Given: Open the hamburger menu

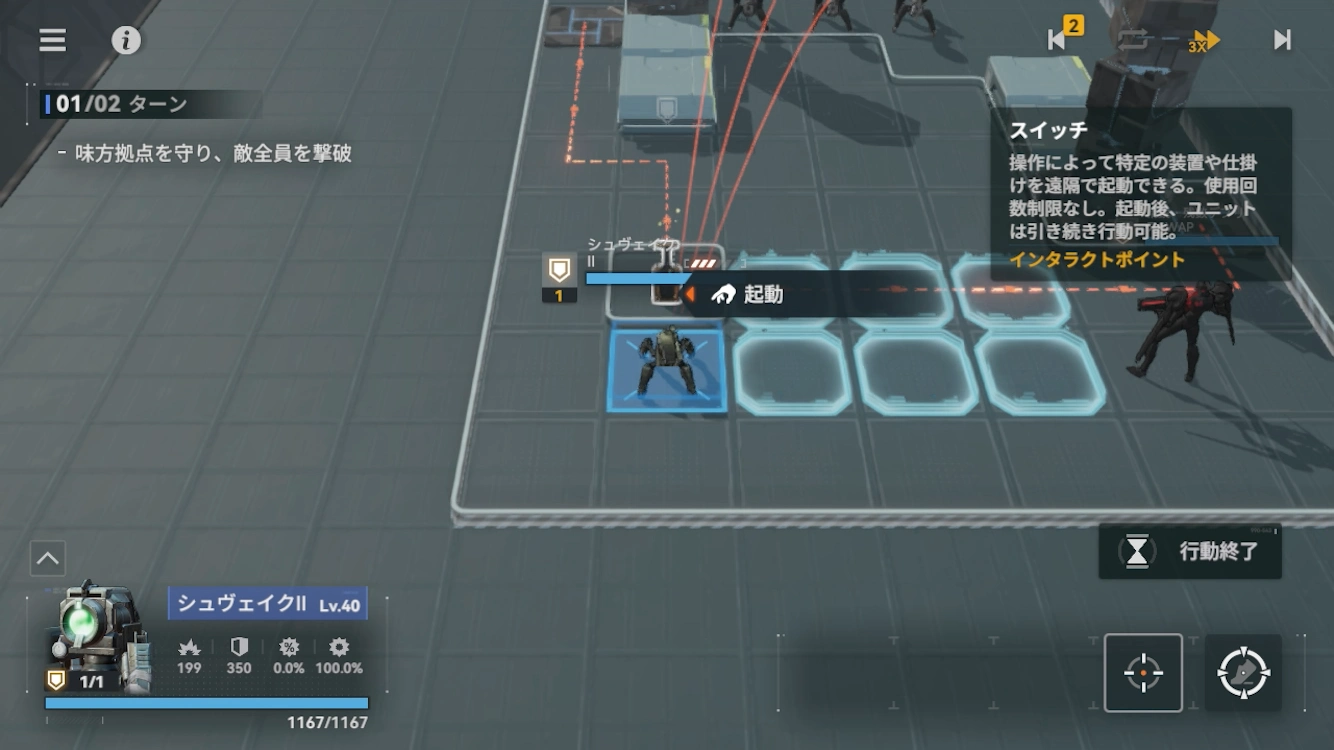Looking at the screenshot, I should 50,40.
